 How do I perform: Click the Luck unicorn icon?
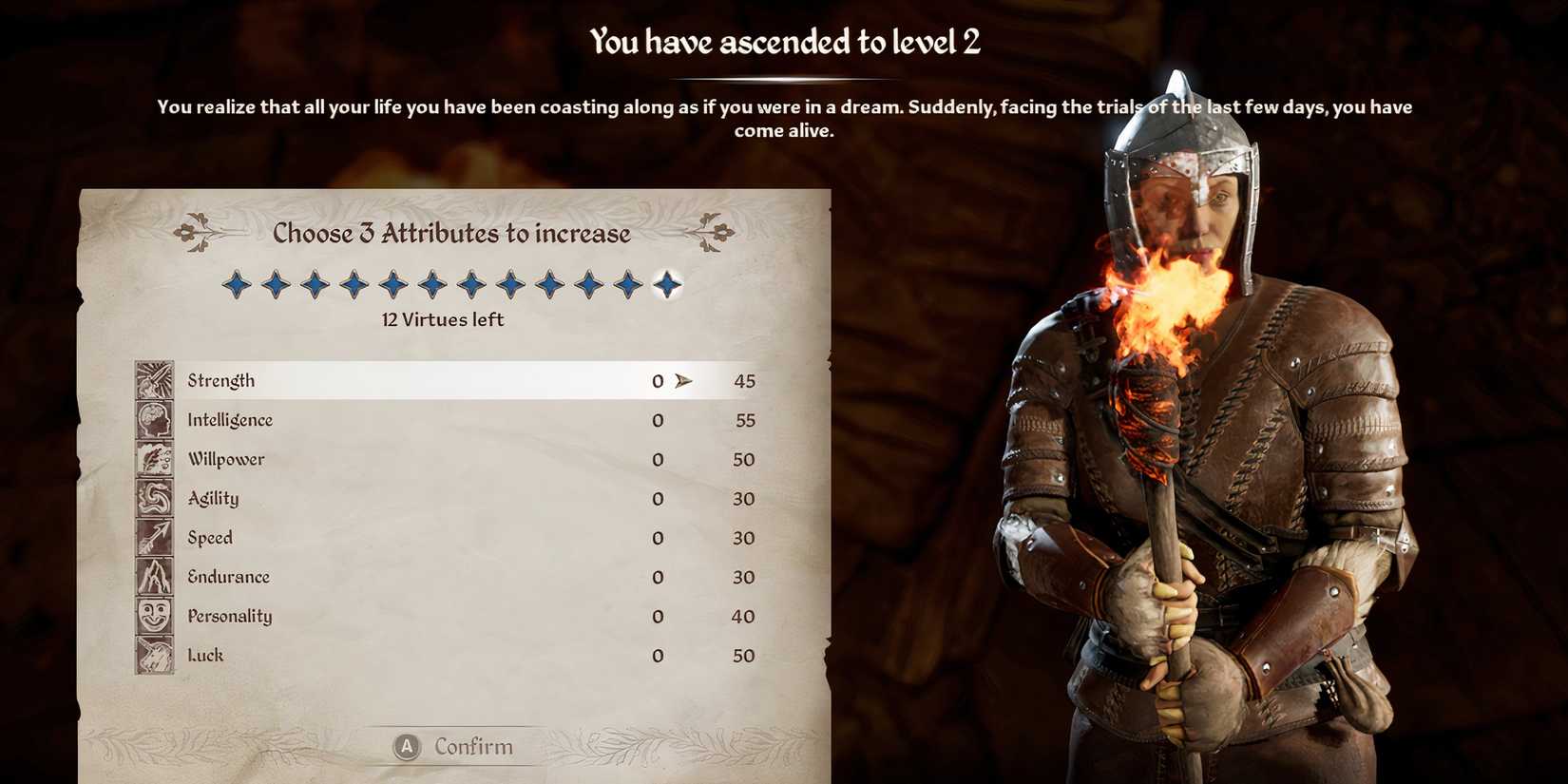click(x=152, y=655)
